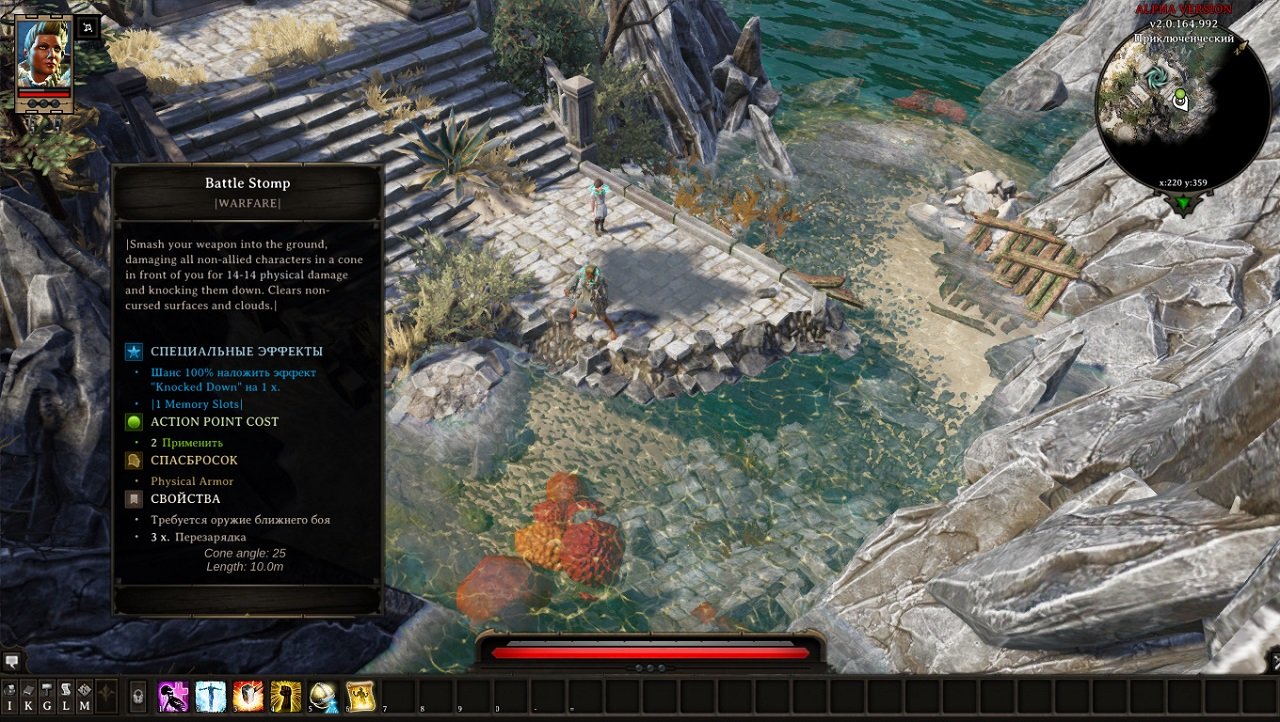Select the purple skill in hotbar slot 1
The height and width of the screenshot is (722, 1280).
click(x=173, y=694)
